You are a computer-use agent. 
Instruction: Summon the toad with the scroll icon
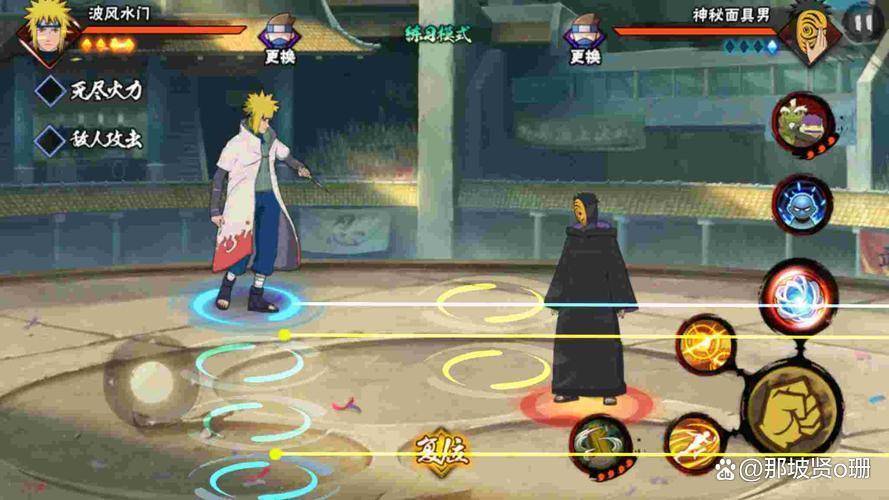pyautogui.click(x=804, y=125)
